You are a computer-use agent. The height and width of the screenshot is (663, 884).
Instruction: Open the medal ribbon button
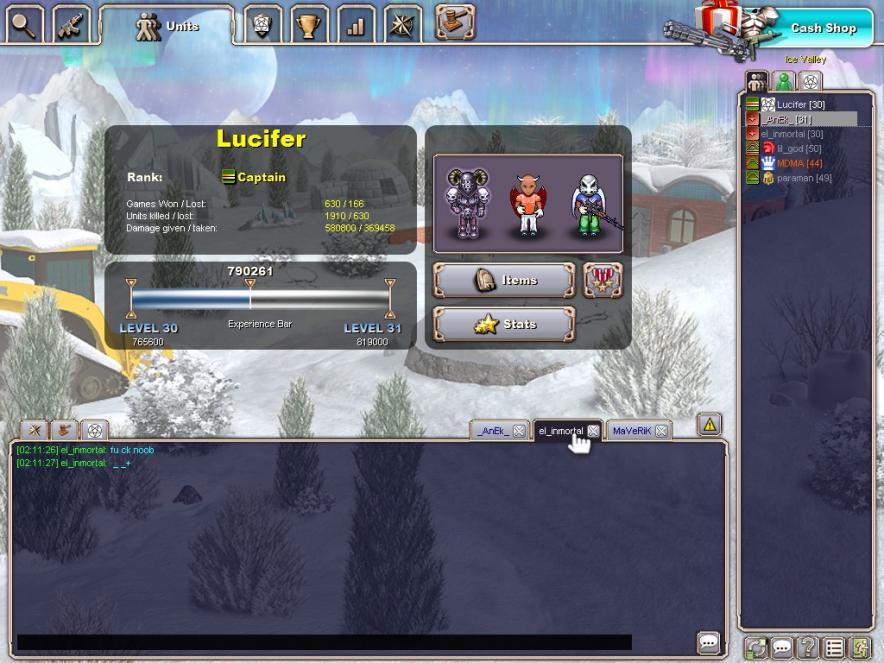(602, 281)
